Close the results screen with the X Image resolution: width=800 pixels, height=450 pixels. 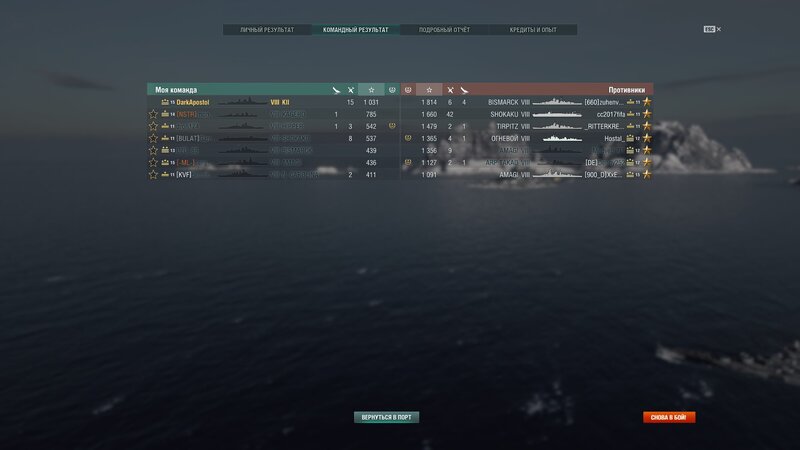pyautogui.click(x=718, y=30)
